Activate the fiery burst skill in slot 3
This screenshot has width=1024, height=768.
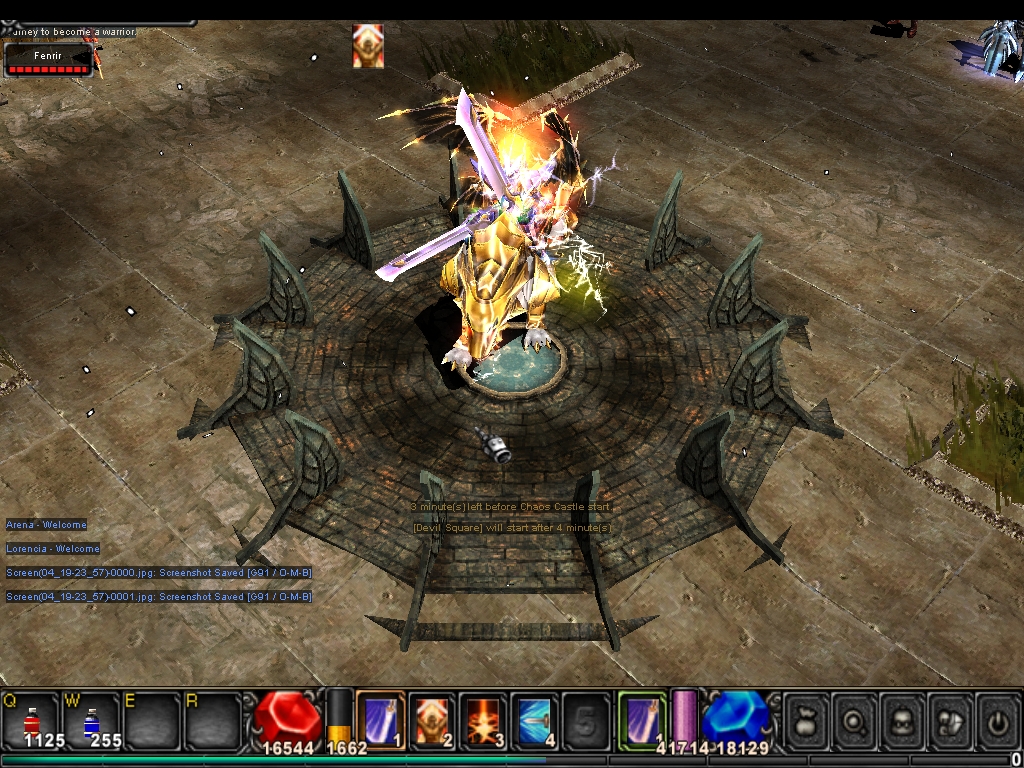click(x=484, y=718)
